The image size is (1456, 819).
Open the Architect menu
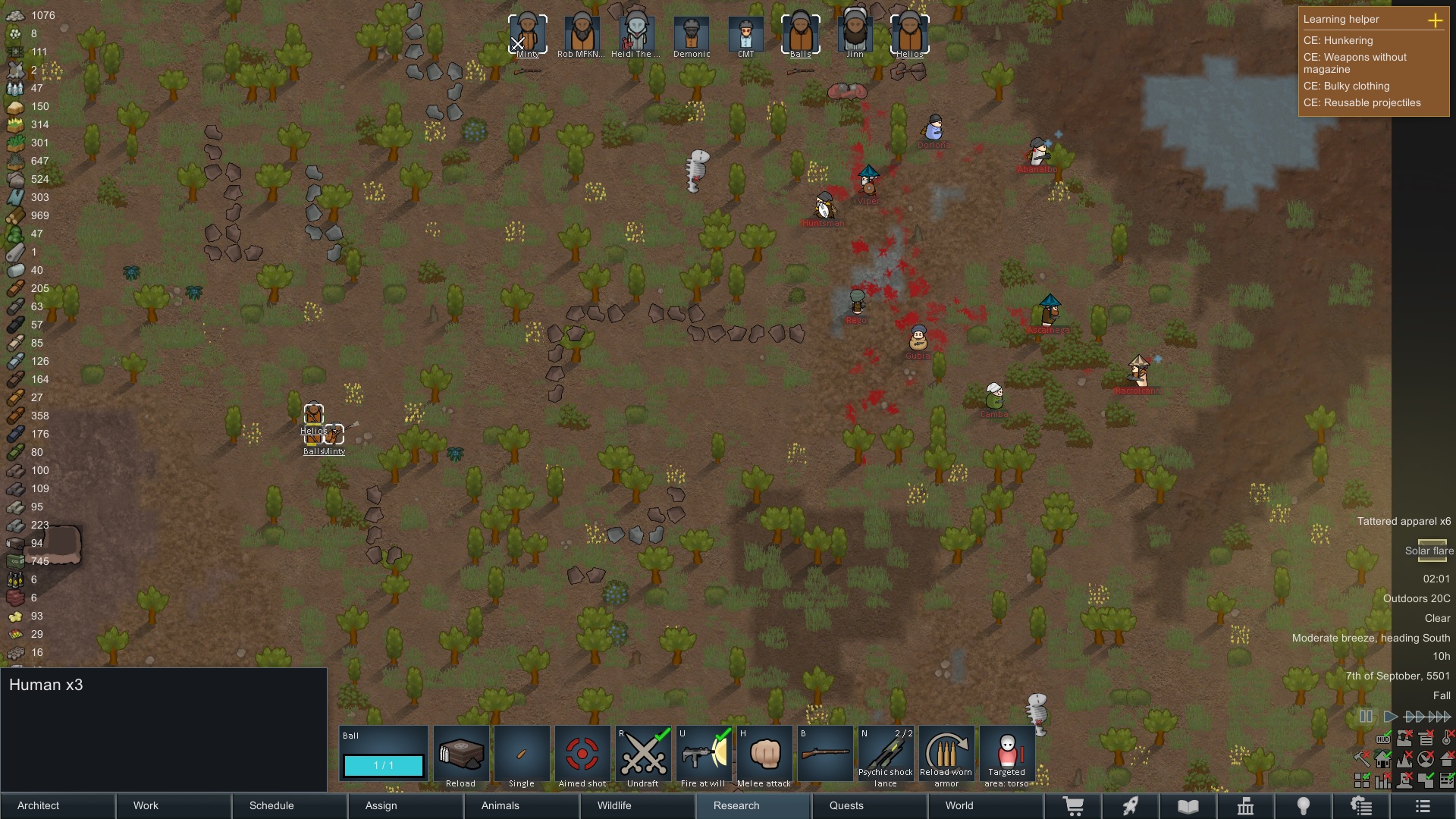coord(58,805)
